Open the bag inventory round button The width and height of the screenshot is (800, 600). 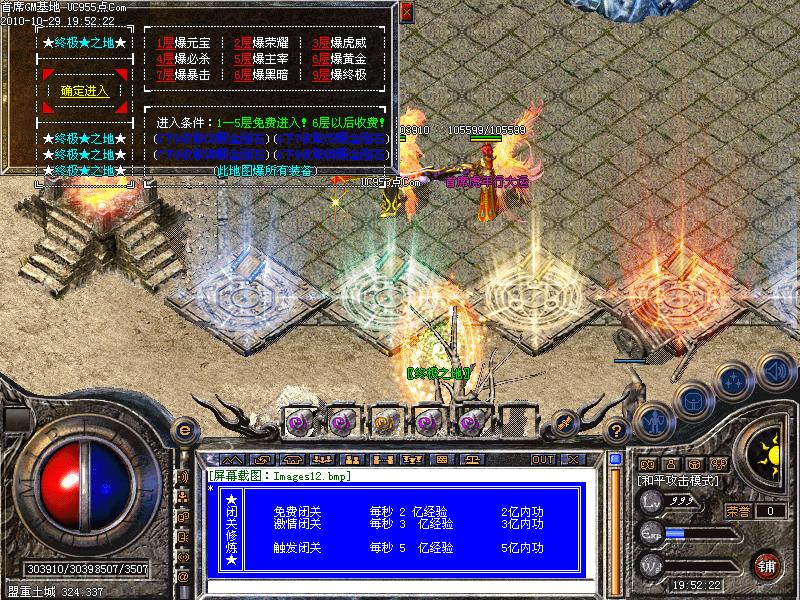(x=693, y=401)
